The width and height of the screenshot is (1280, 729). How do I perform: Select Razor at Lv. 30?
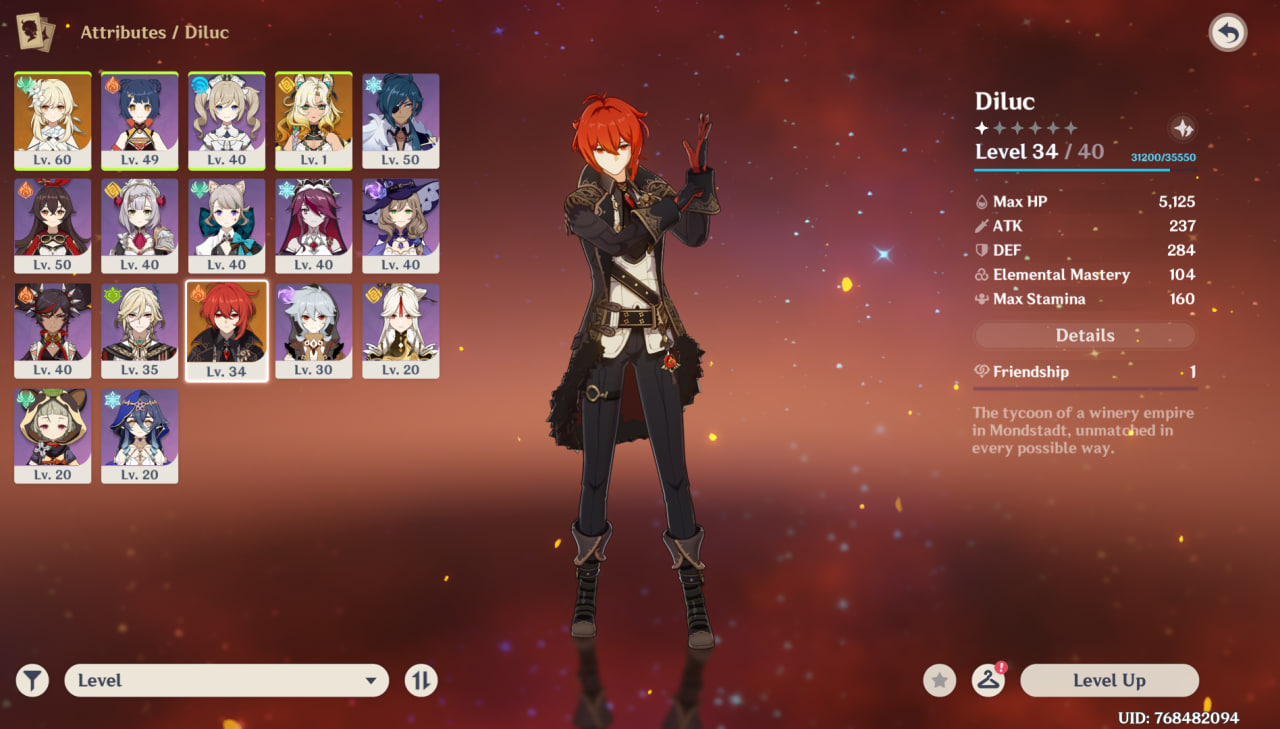click(x=314, y=330)
